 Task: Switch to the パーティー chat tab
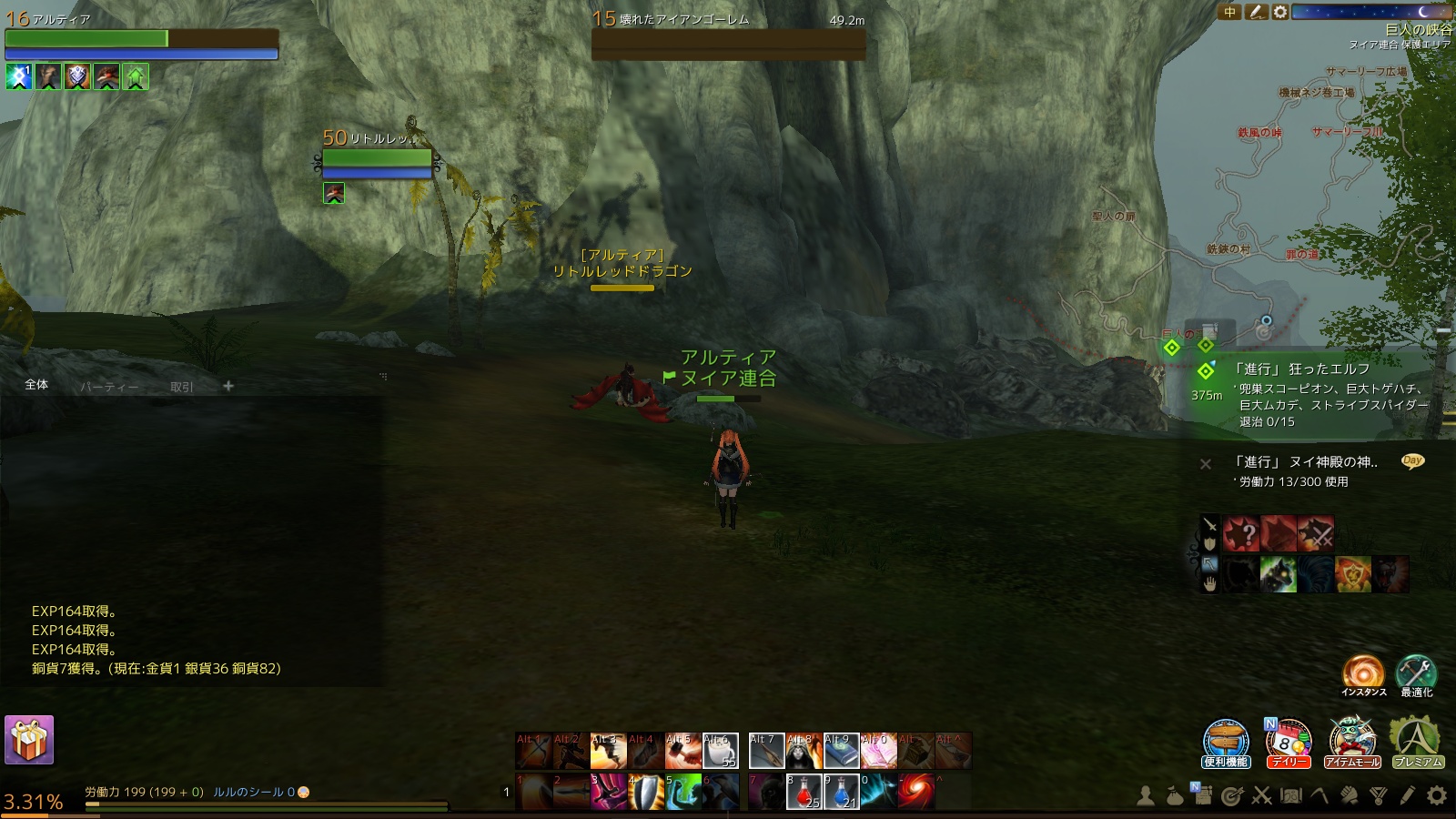(x=108, y=385)
